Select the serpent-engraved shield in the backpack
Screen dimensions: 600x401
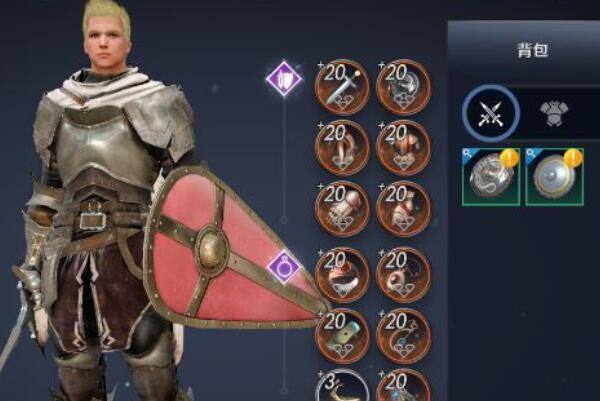[490, 177]
